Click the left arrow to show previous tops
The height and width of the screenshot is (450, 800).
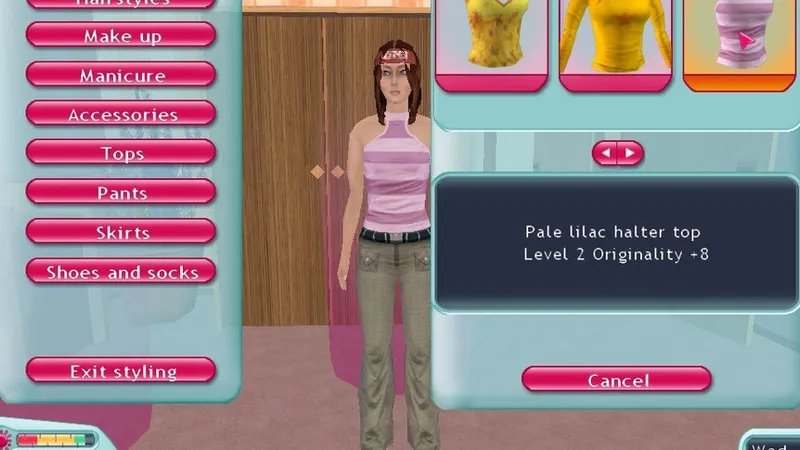point(606,154)
